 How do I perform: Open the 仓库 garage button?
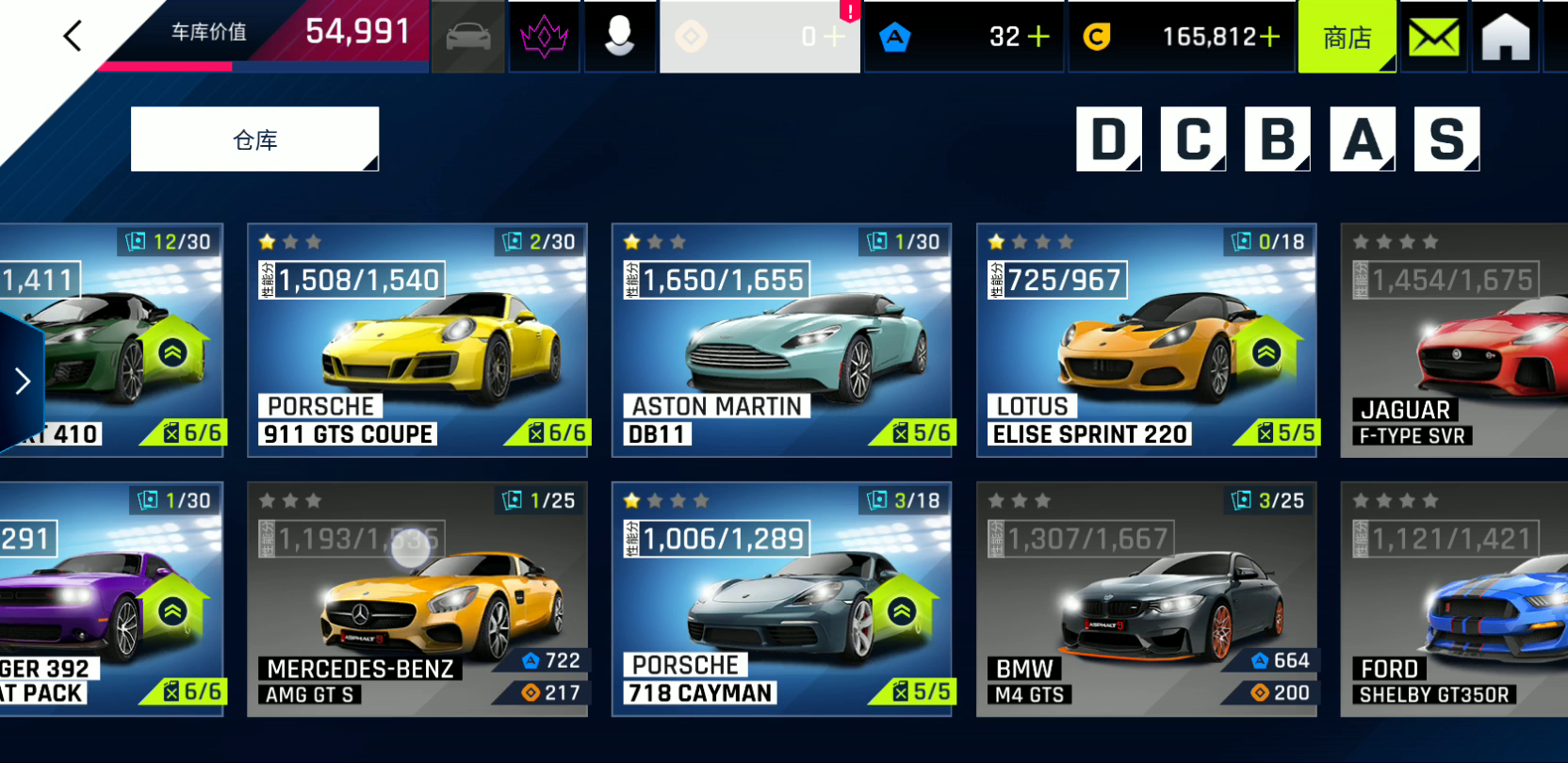[x=254, y=139]
